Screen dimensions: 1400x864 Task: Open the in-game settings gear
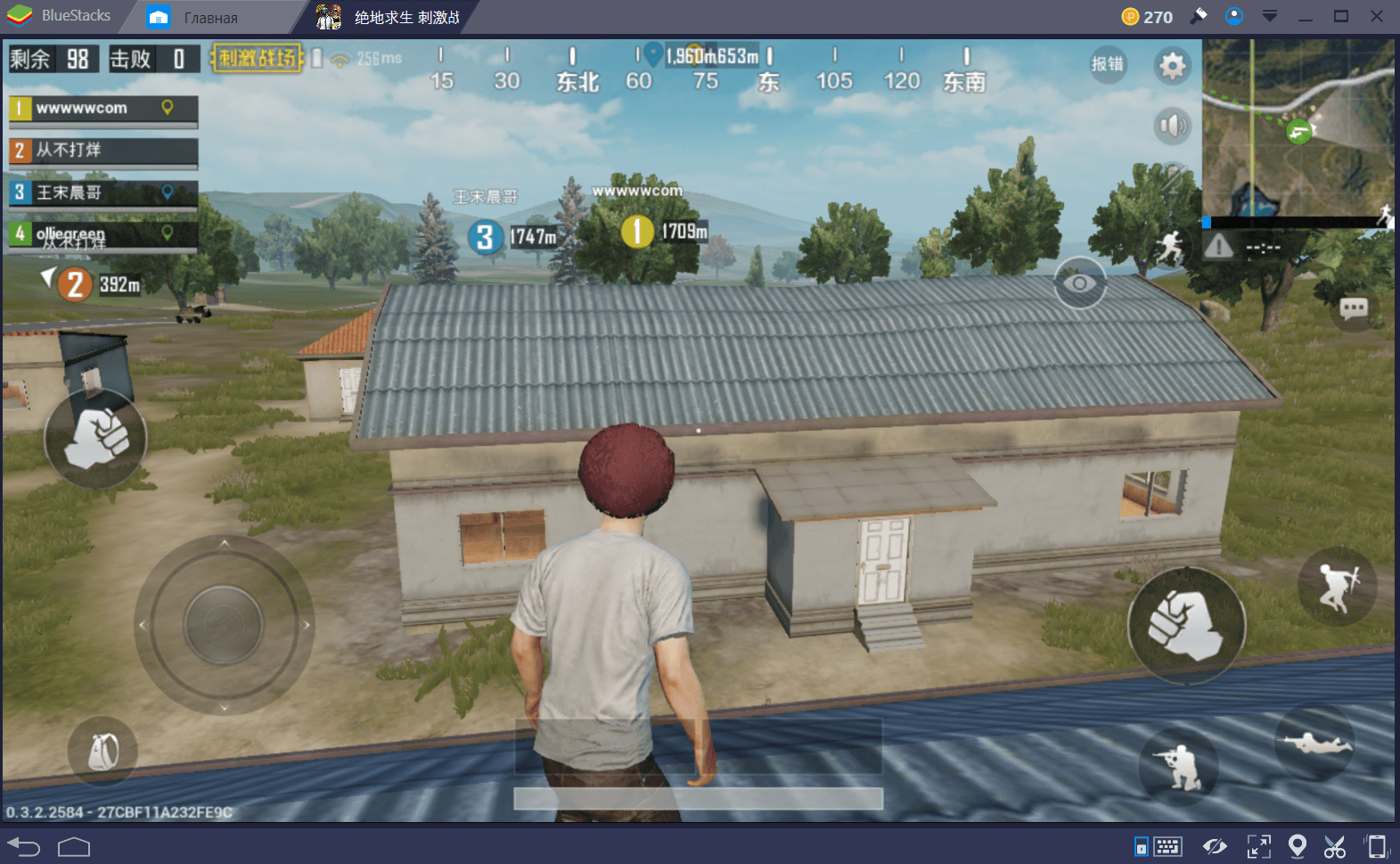1172,66
